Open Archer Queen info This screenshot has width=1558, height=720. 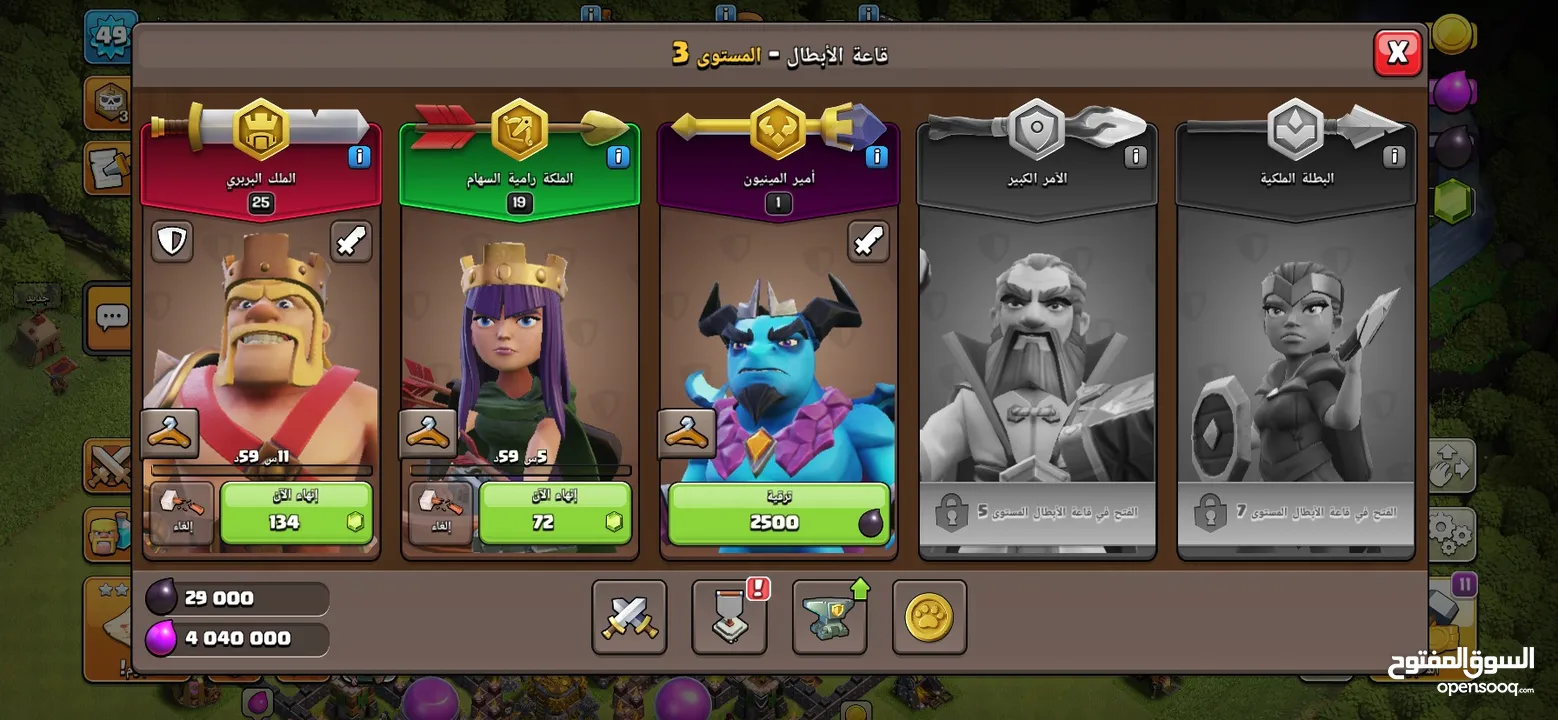click(619, 157)
